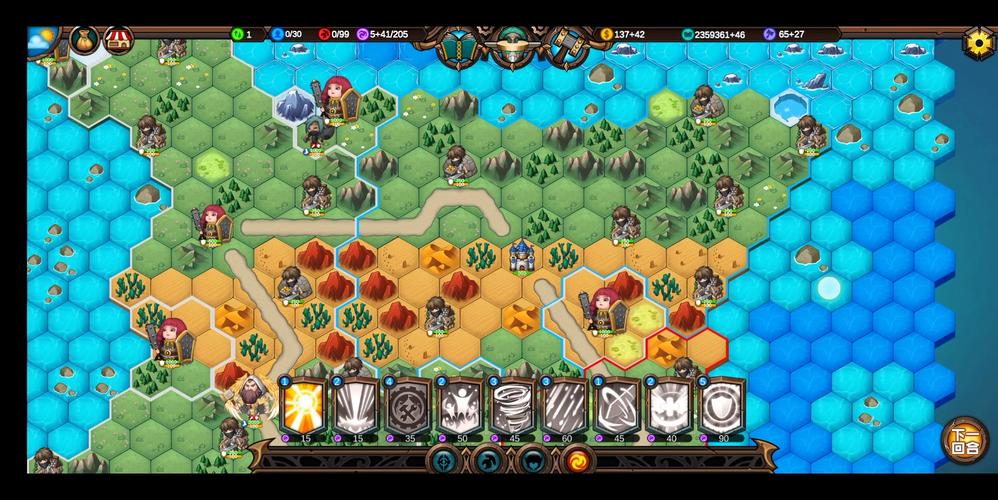Activate the shield skill card costing 90
998x500 pixels.
(721, 407)
